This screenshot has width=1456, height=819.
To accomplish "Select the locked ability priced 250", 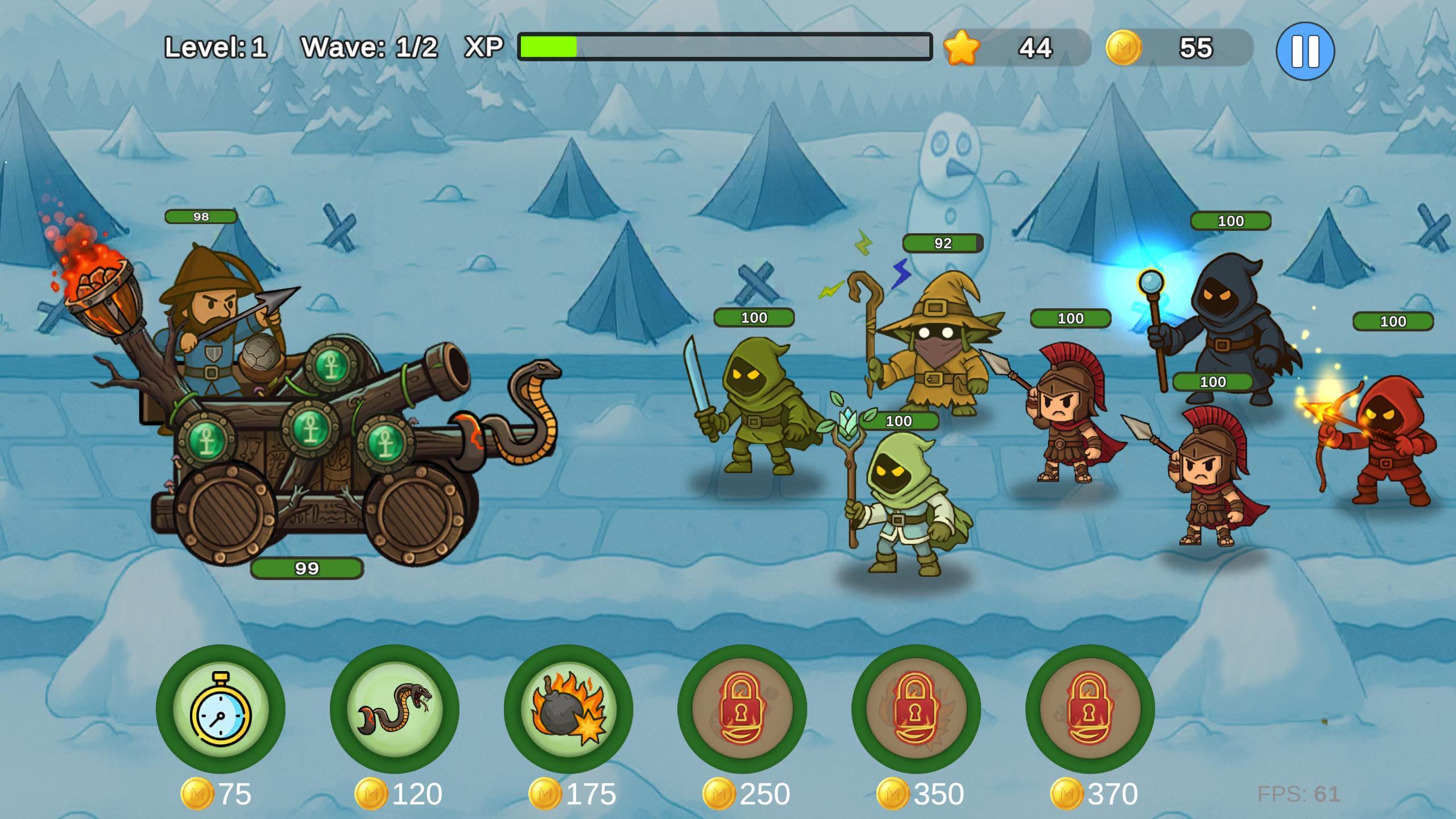I will (x=742, y=709).
